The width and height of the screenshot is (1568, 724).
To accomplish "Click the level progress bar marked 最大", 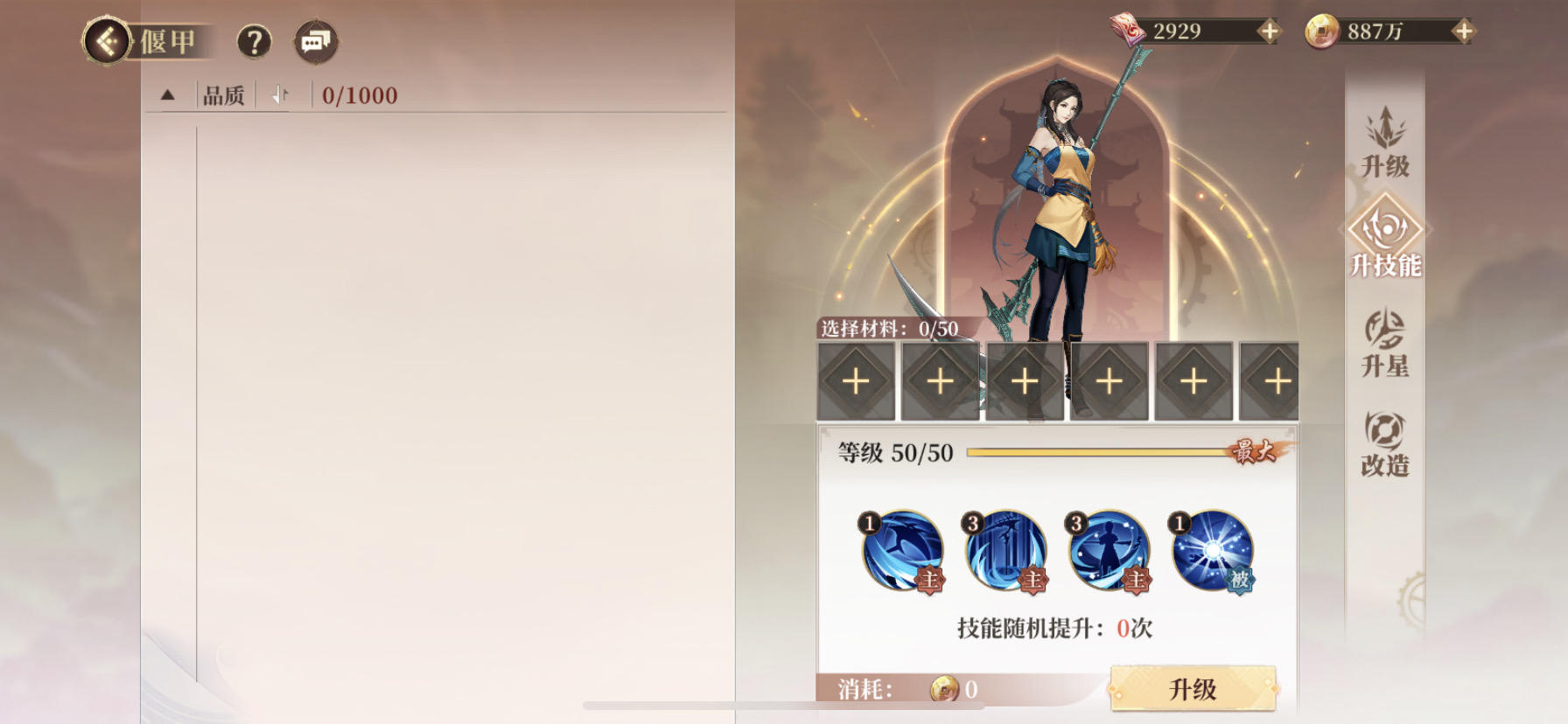I will pos(1094,453).
